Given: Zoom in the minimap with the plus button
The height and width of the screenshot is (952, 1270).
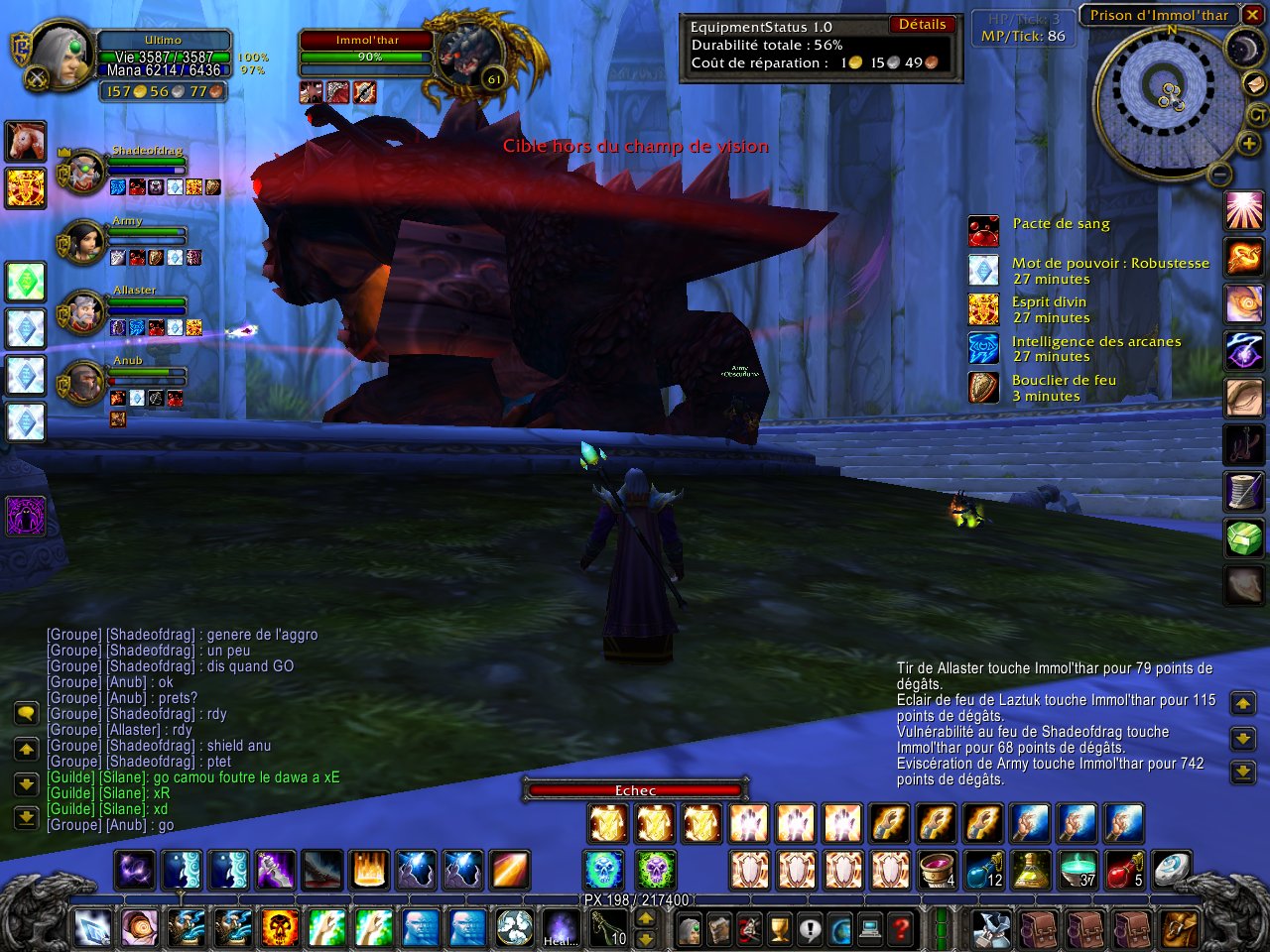Looking at the screenshot, I should coord(1248,145).
